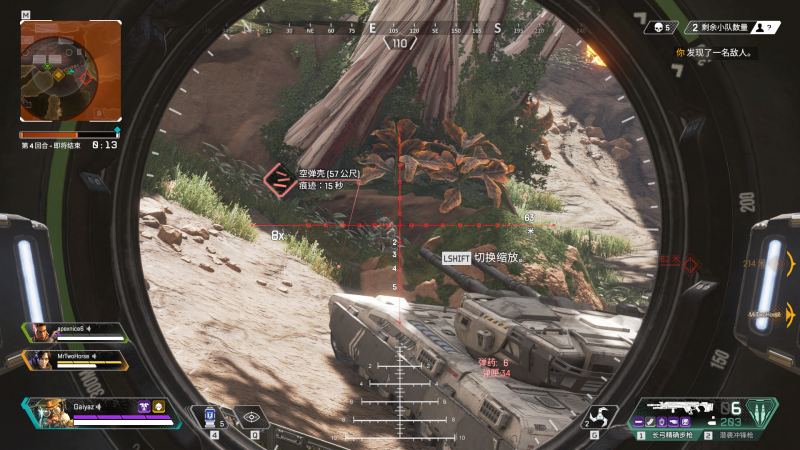
Task: Click the purple helmet icon beside Gaiyaz
Action: pos(144,407)
